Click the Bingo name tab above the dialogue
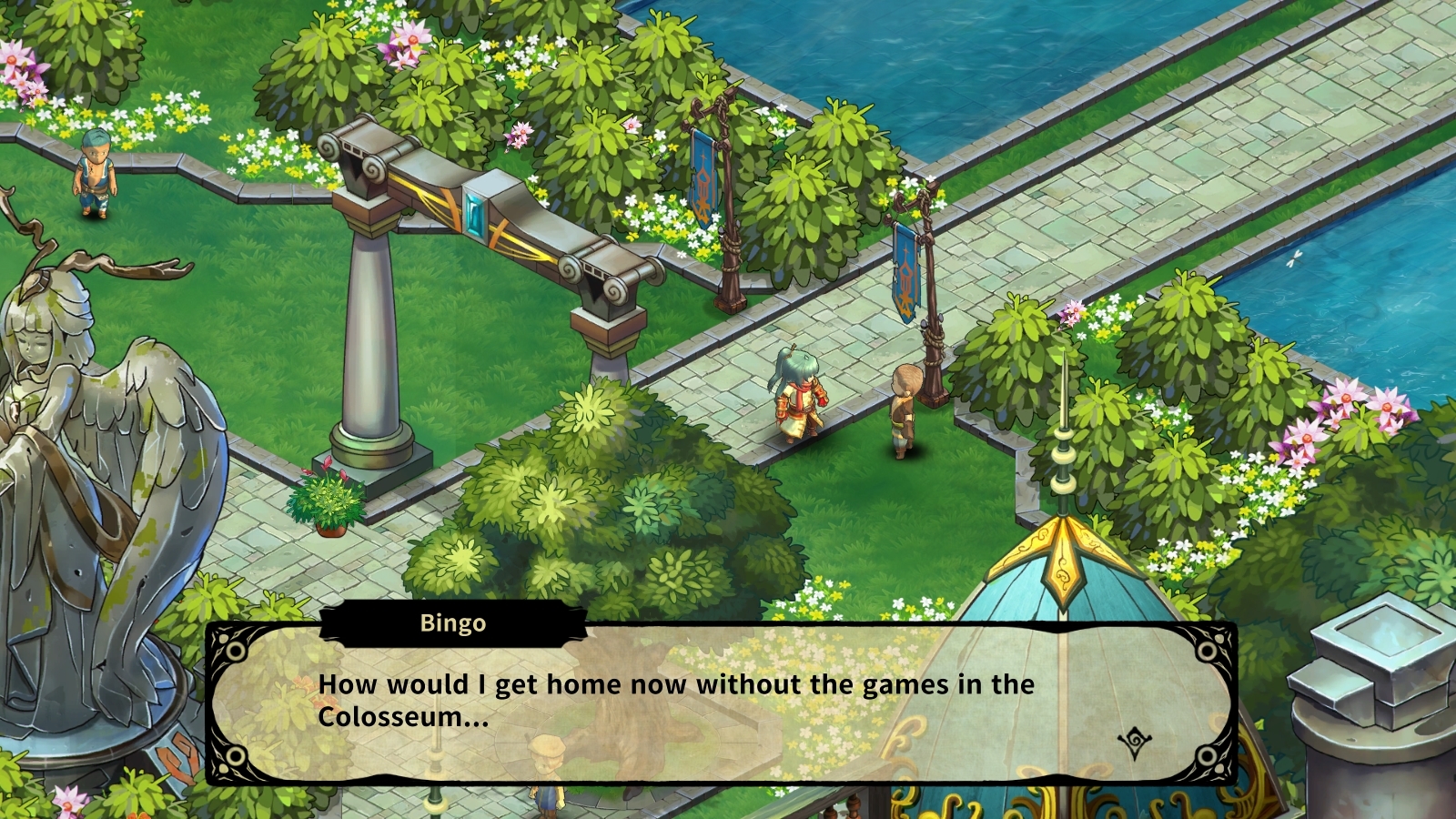Viewport: 1456px width, 819px height. pyautogui.click(x=453, y=623)
